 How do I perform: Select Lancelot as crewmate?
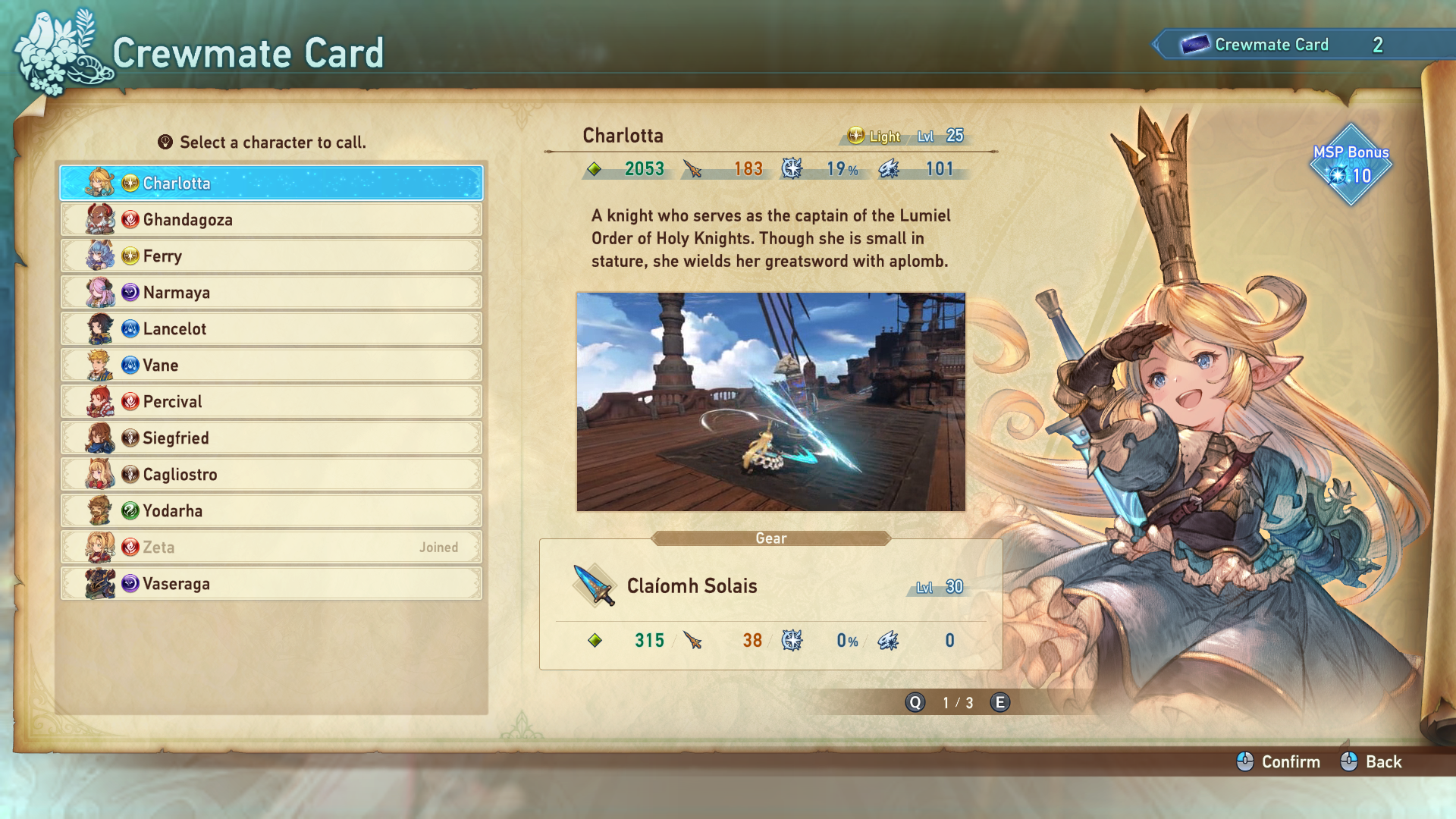click(271, 329)
